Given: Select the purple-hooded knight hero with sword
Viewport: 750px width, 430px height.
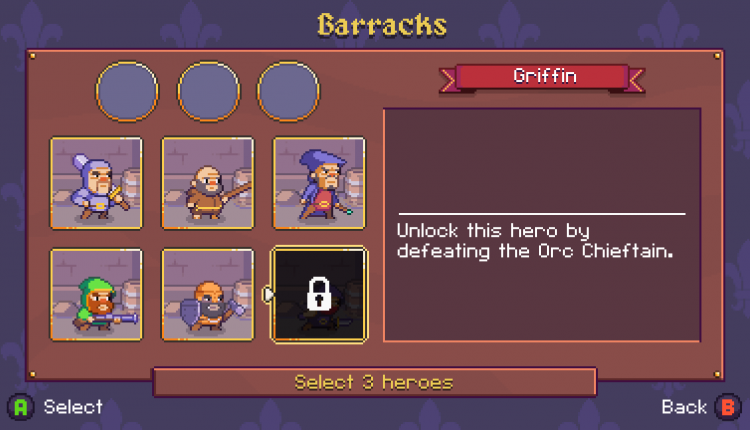Looking at the screenshot, I should pyautogui.click(x=96, y=183).
